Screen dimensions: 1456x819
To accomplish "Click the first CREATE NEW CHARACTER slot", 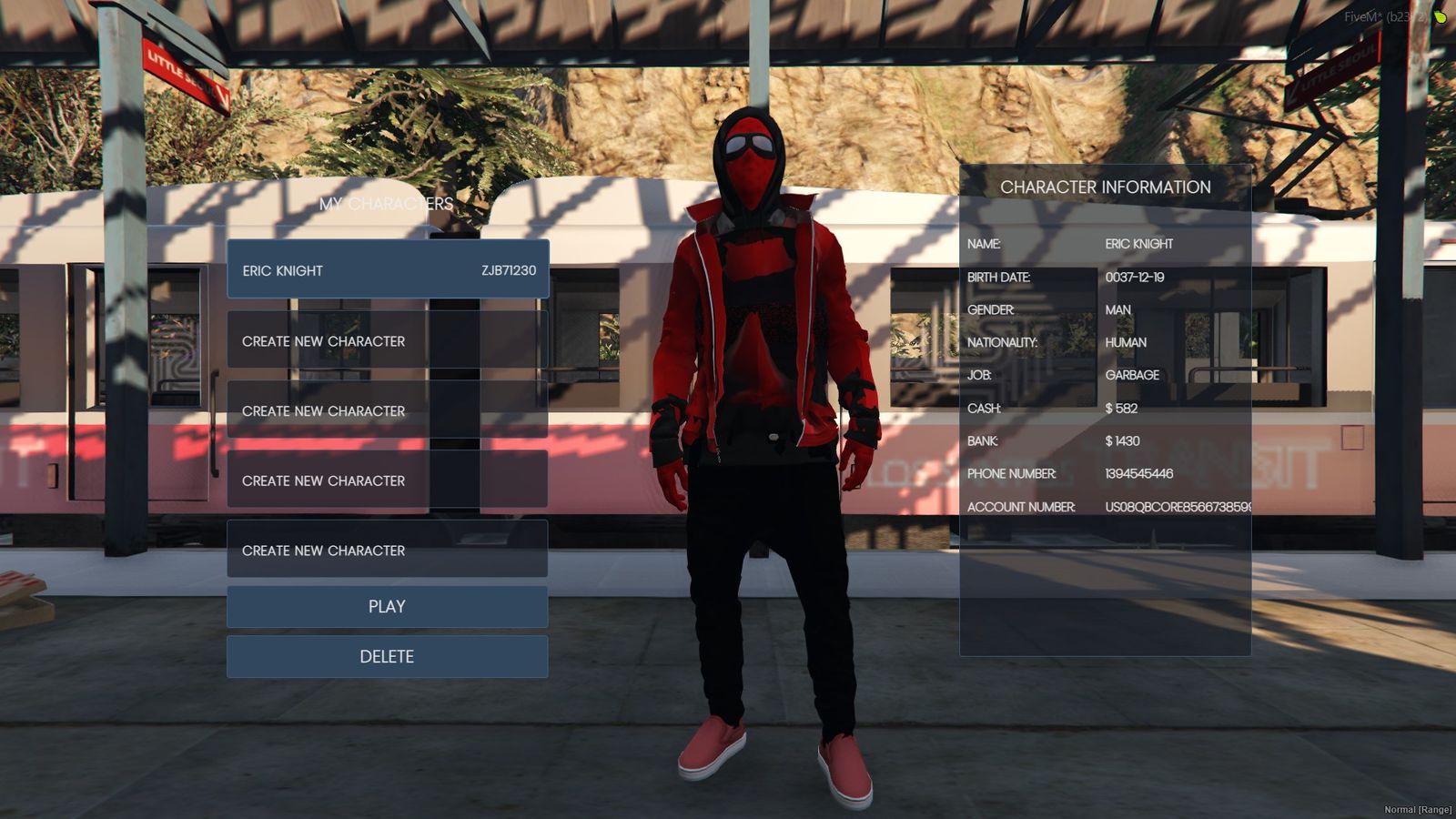I will 387,341.
